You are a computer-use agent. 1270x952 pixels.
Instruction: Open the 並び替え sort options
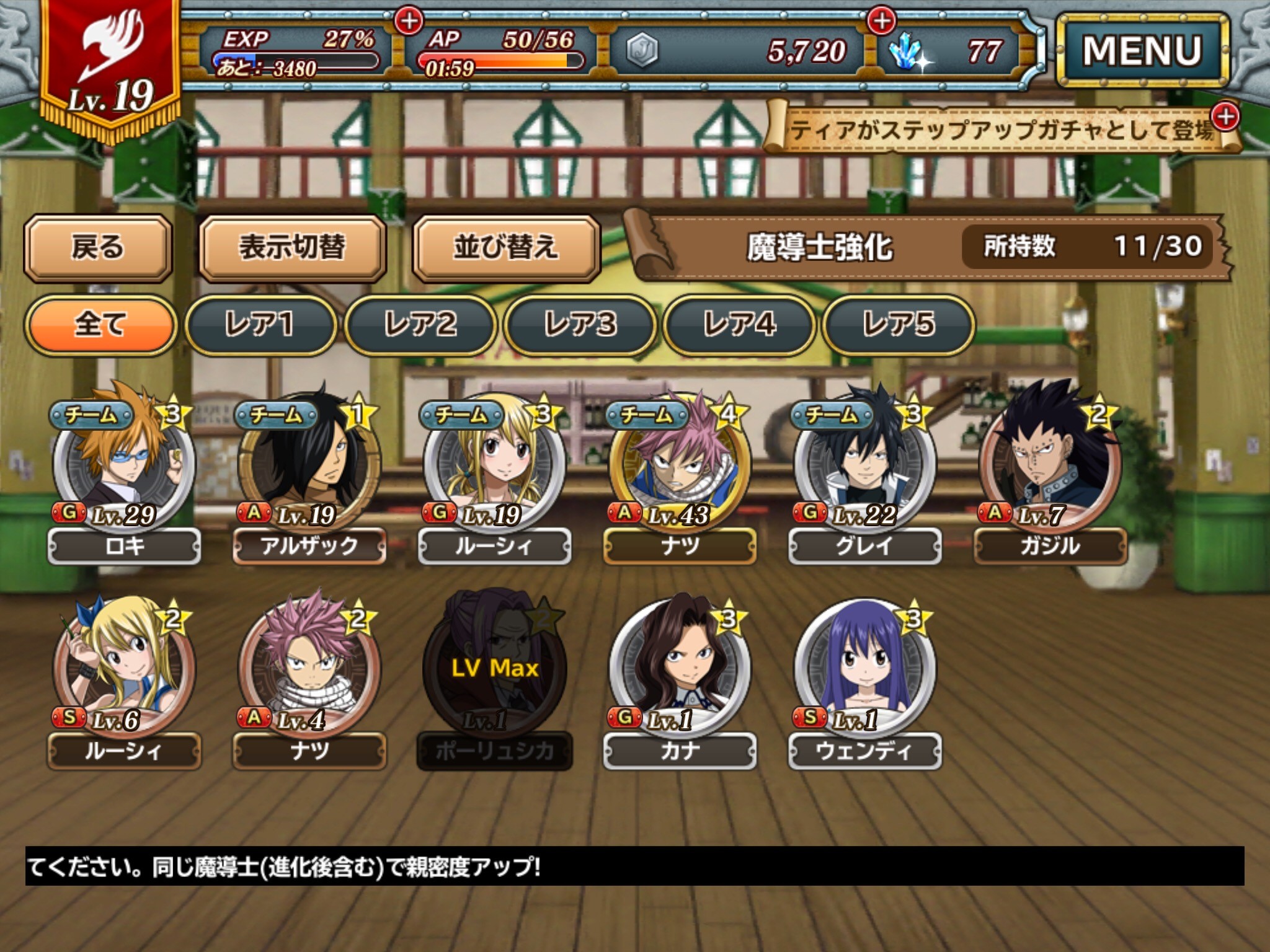pos(506,248)
